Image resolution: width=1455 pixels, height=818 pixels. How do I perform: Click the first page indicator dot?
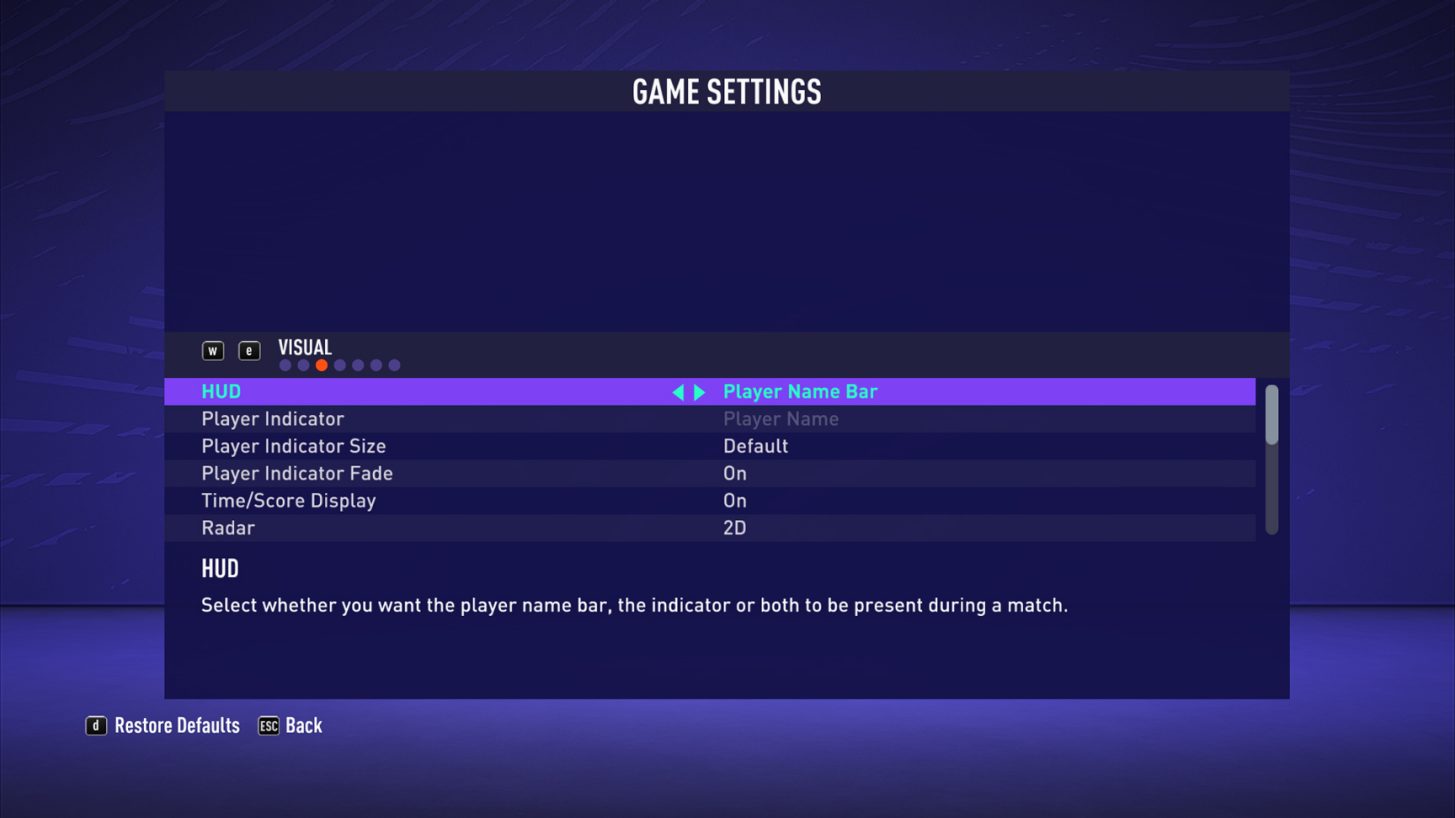click(285, 364)
